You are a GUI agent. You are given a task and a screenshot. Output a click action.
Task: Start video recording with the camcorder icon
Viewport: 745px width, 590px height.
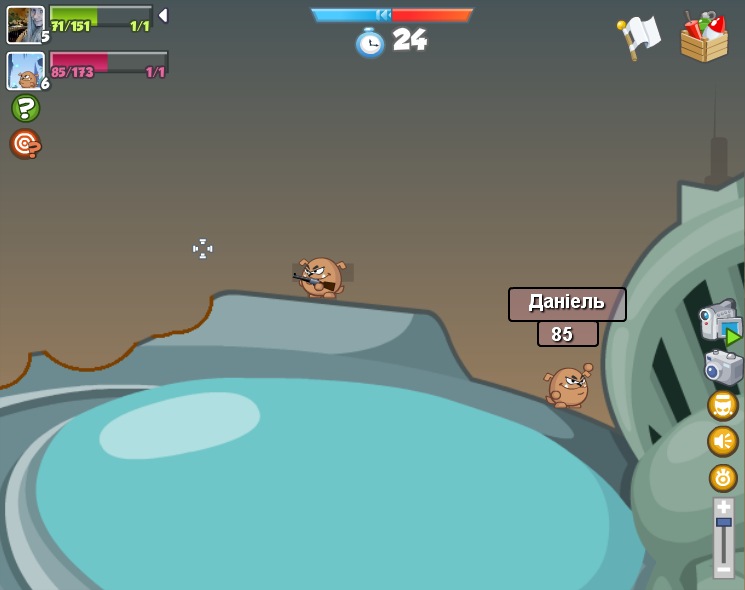[719, 322]
